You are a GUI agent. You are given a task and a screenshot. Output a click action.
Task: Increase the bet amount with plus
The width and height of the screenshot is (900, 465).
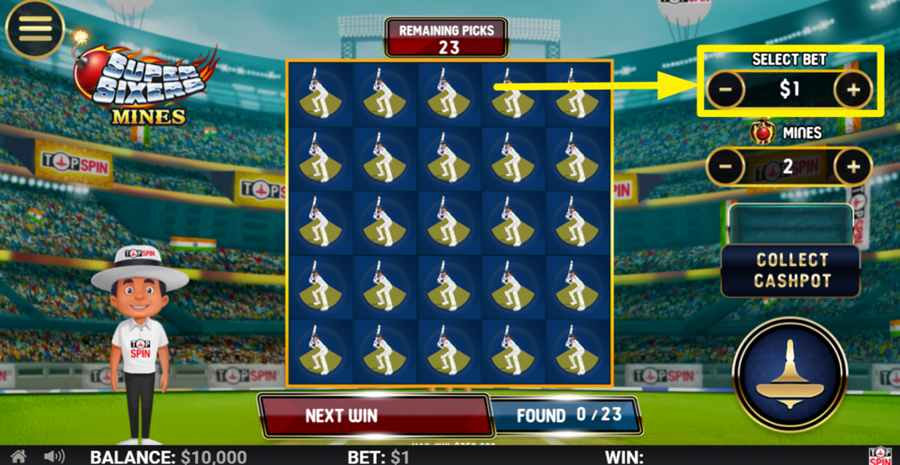(853, 90)
